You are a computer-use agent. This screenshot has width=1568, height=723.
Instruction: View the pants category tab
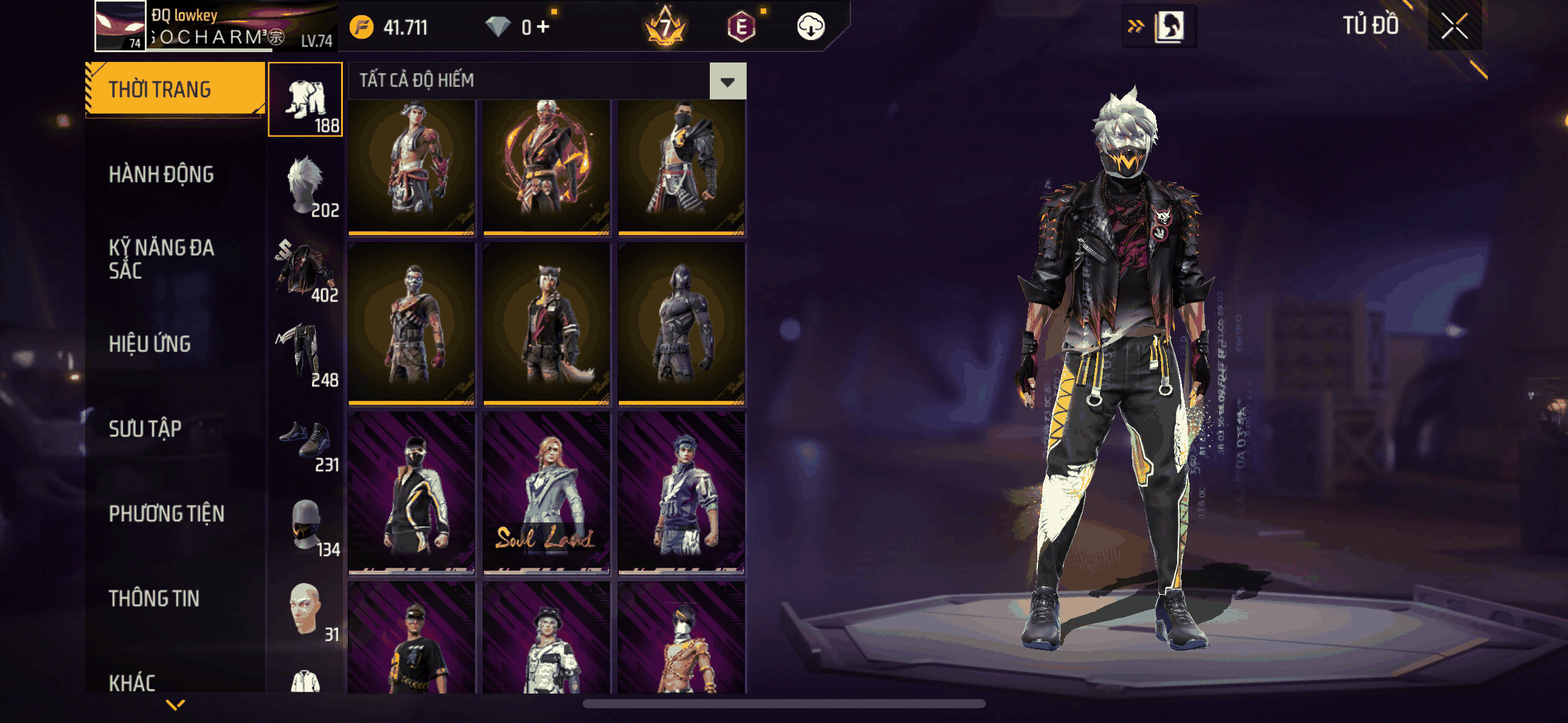[306, 354]
